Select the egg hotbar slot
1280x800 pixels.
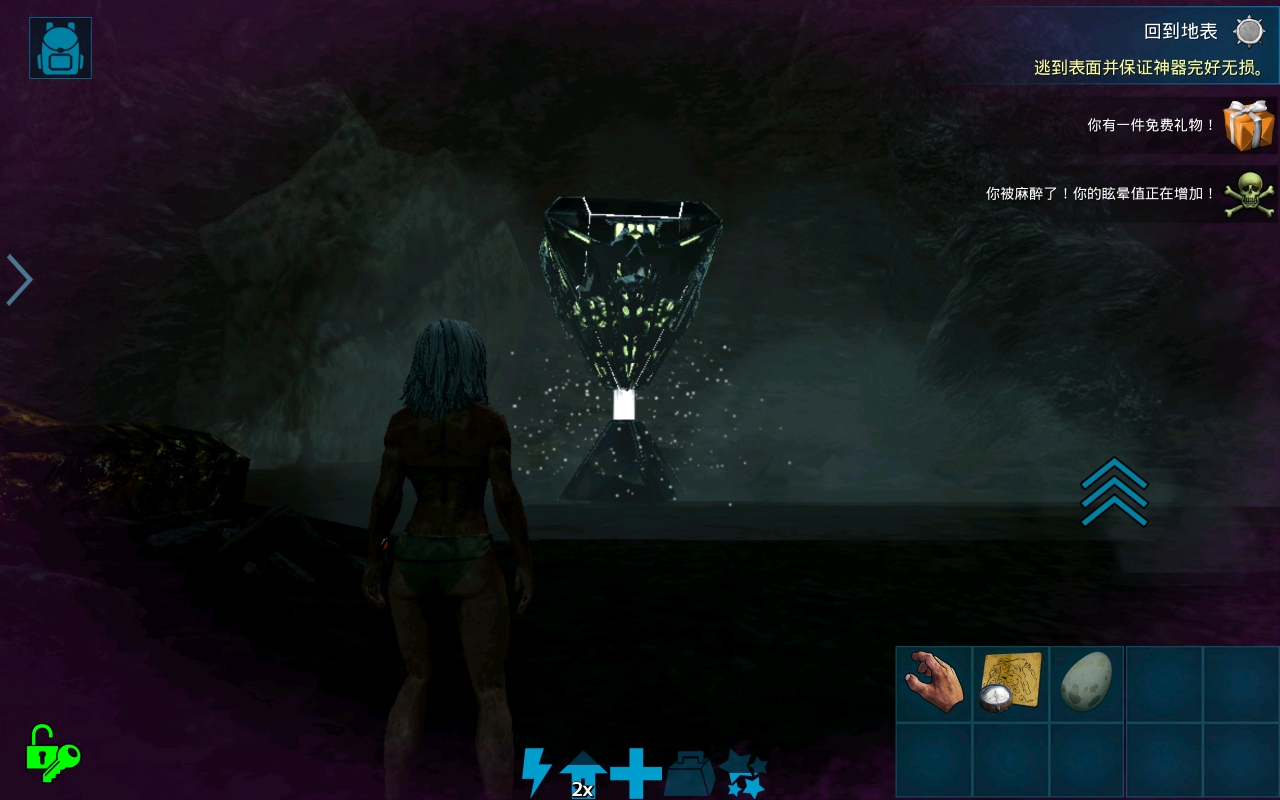[x=1087, y=683]
